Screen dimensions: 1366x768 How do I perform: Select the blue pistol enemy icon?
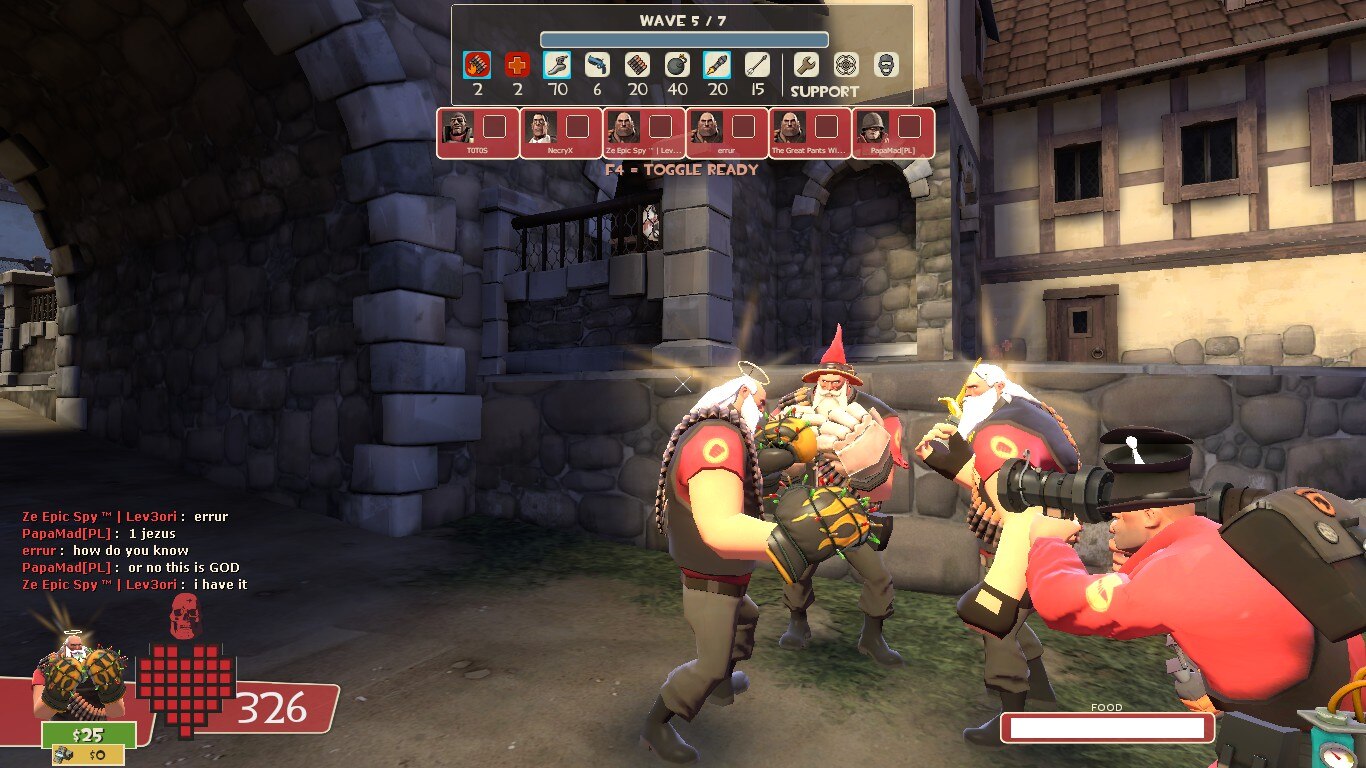click(597, 66)
